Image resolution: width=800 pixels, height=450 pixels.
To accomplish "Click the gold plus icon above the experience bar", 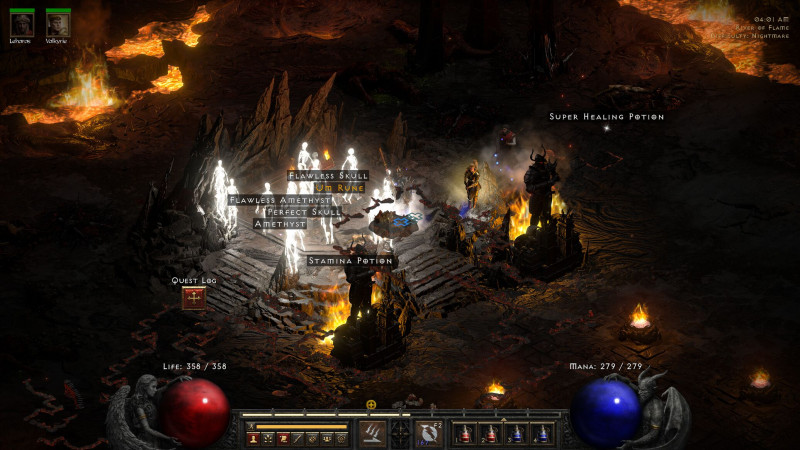I will coord(371,405).
